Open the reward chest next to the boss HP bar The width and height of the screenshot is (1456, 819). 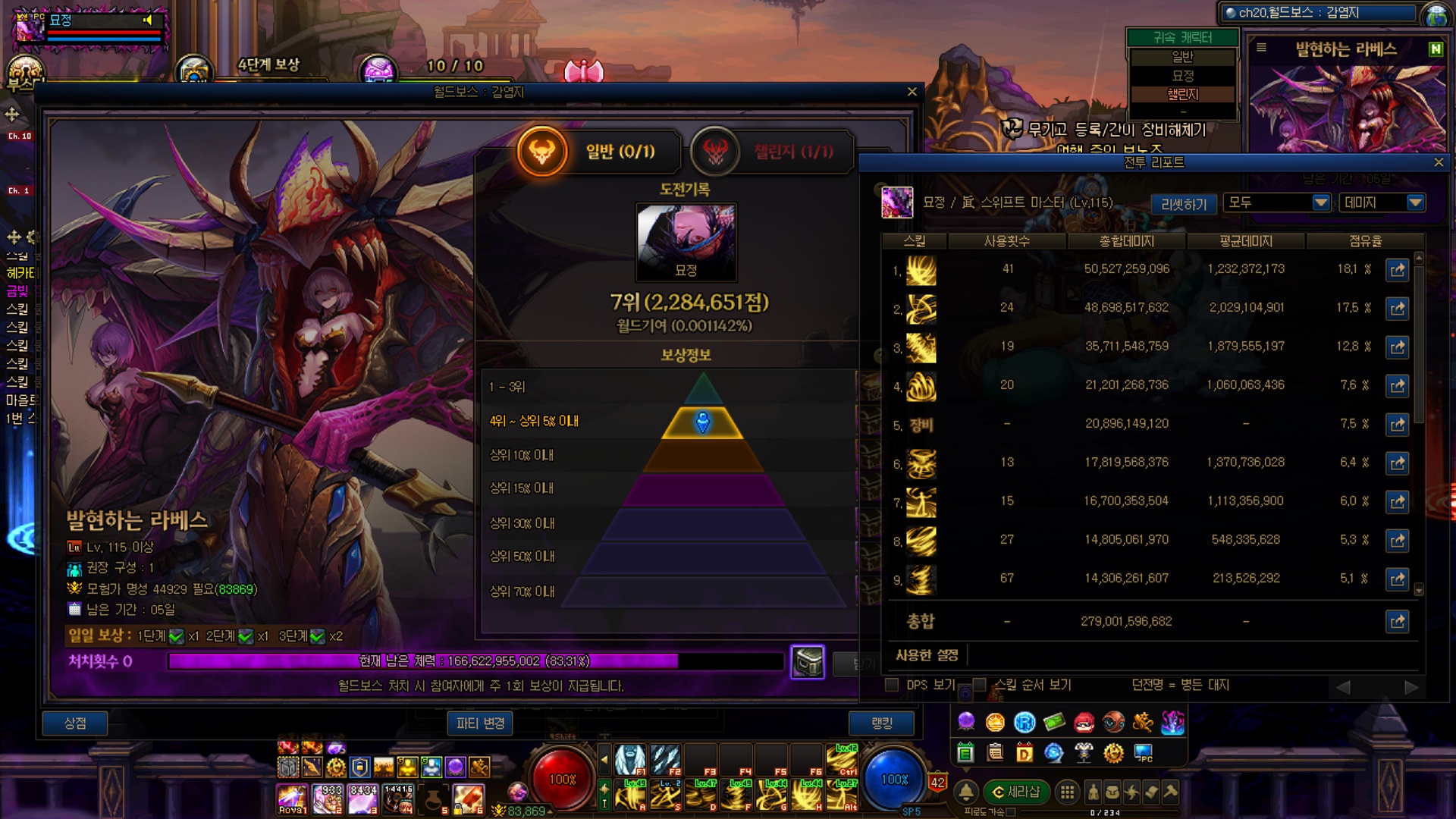tap(807, 662)
